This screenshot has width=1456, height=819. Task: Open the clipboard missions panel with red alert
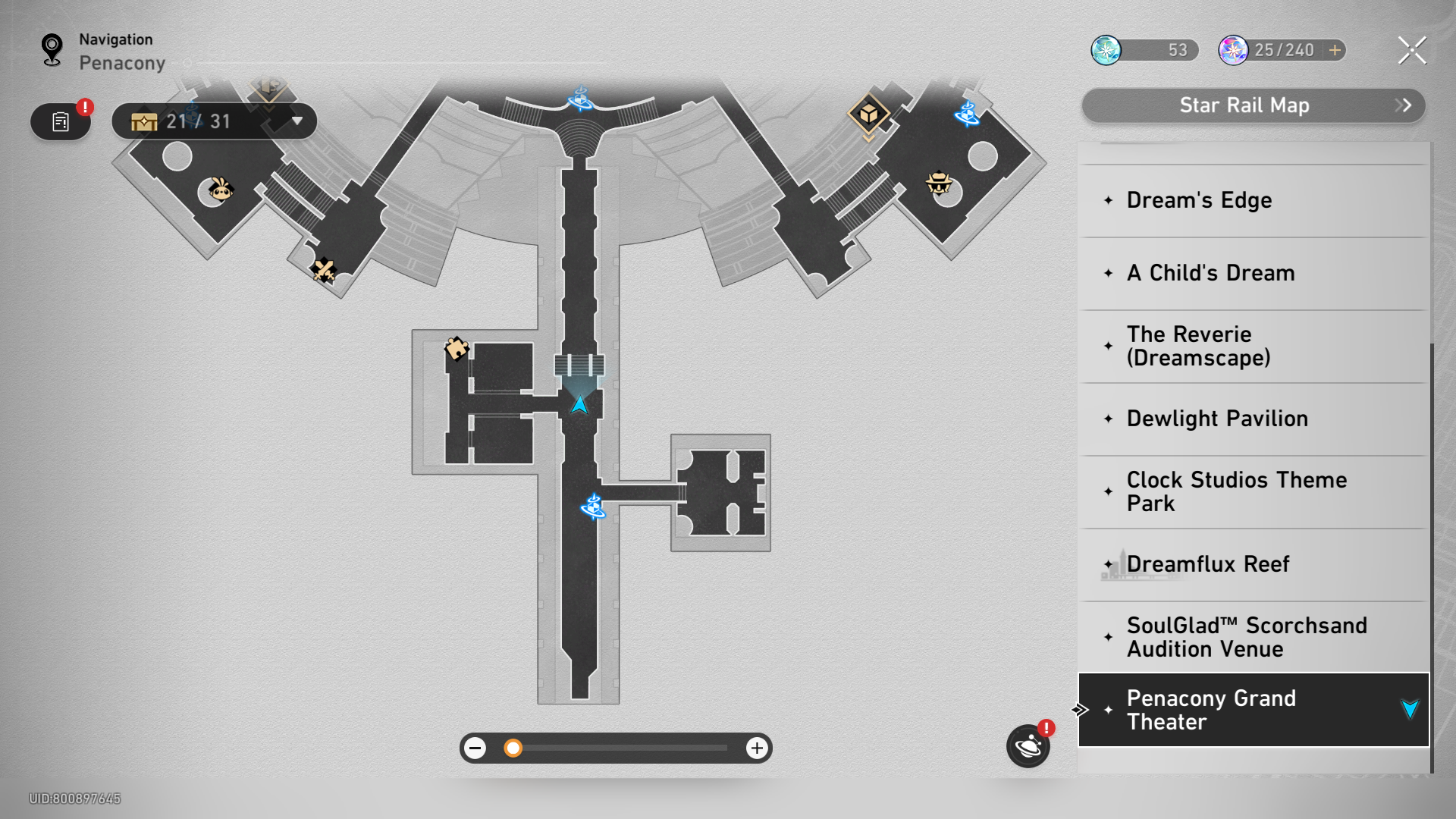[60, 121]
